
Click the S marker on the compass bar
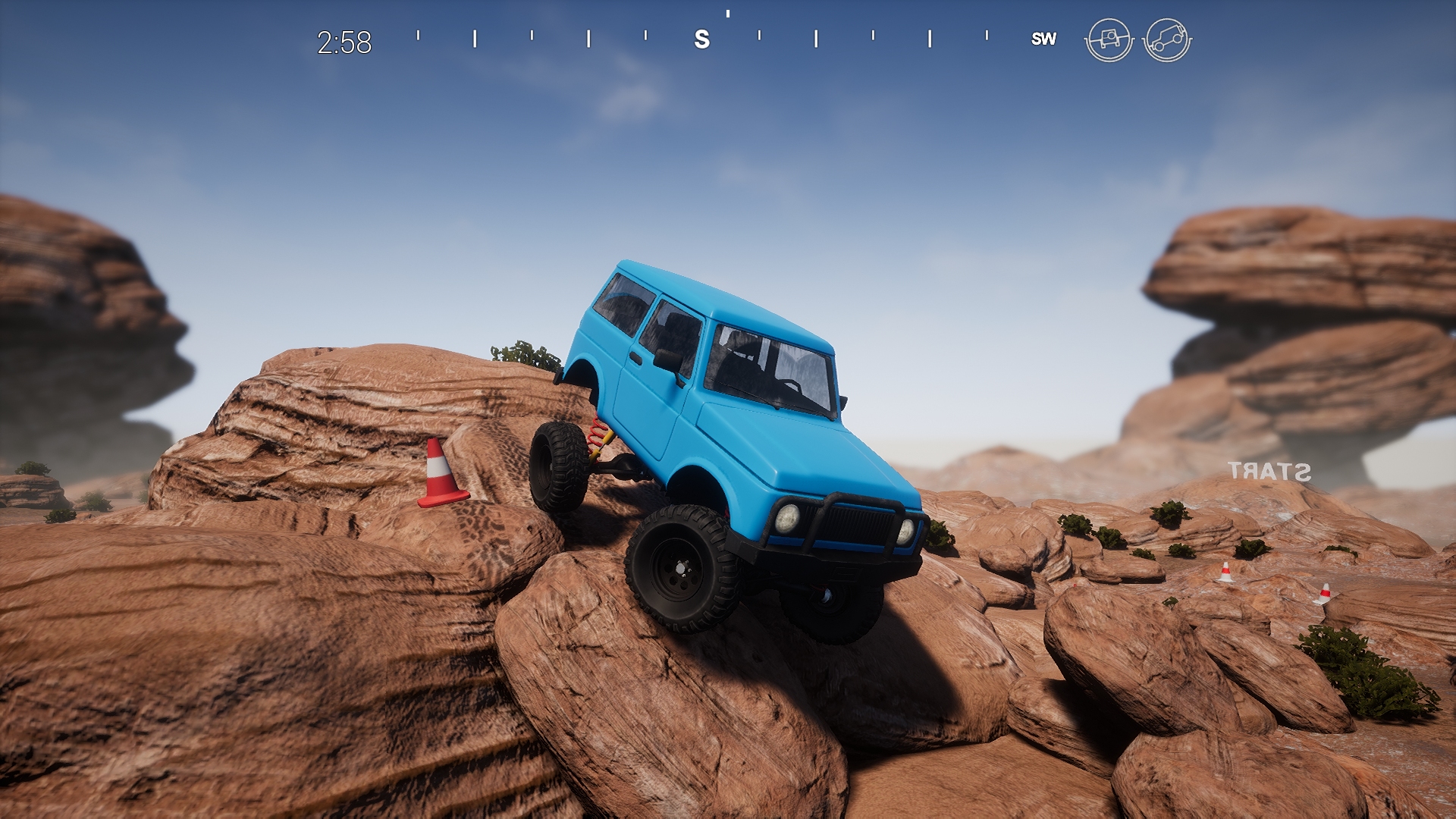click(701, 39)
